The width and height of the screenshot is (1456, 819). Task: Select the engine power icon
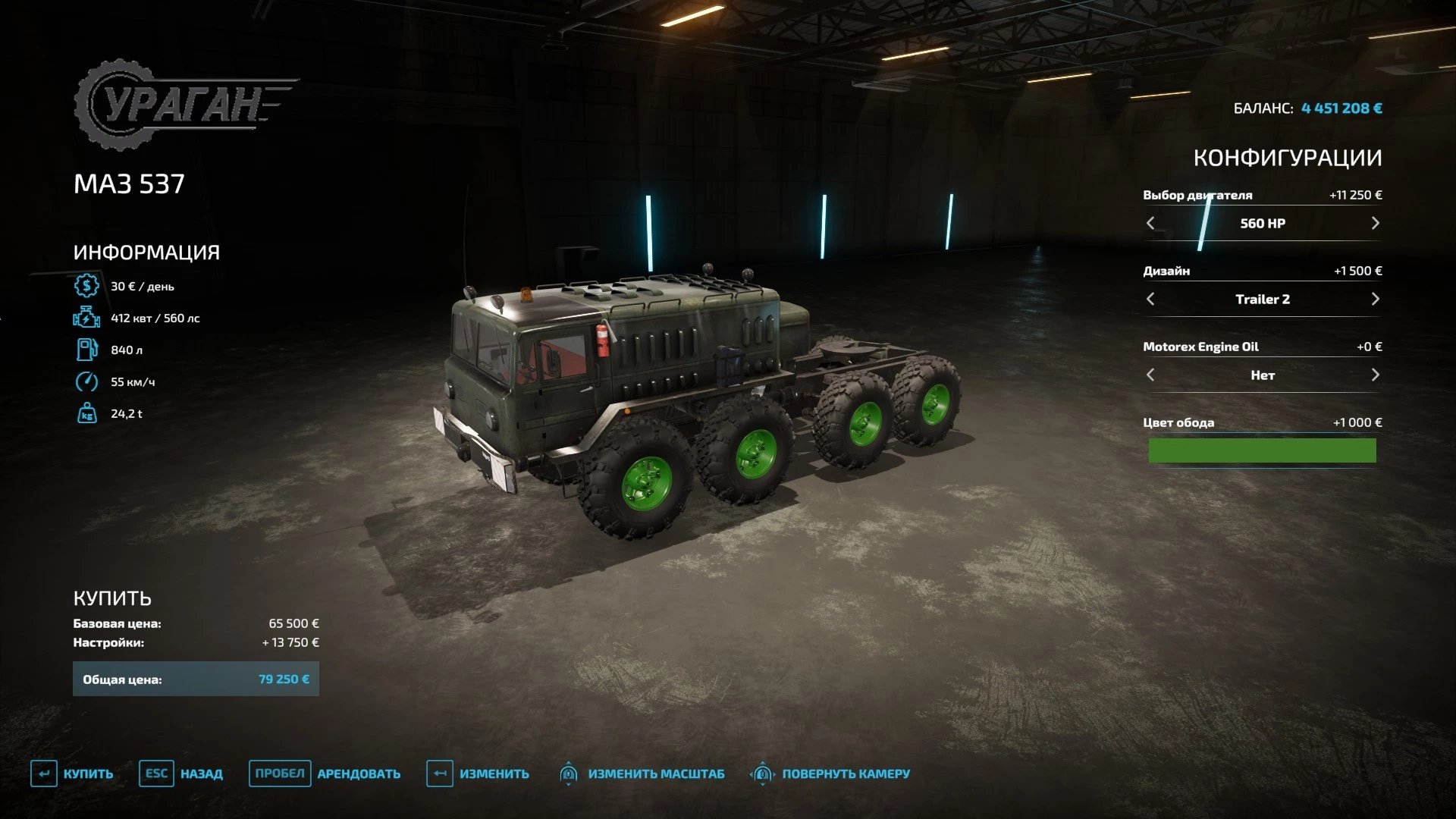tap(86, 318)
